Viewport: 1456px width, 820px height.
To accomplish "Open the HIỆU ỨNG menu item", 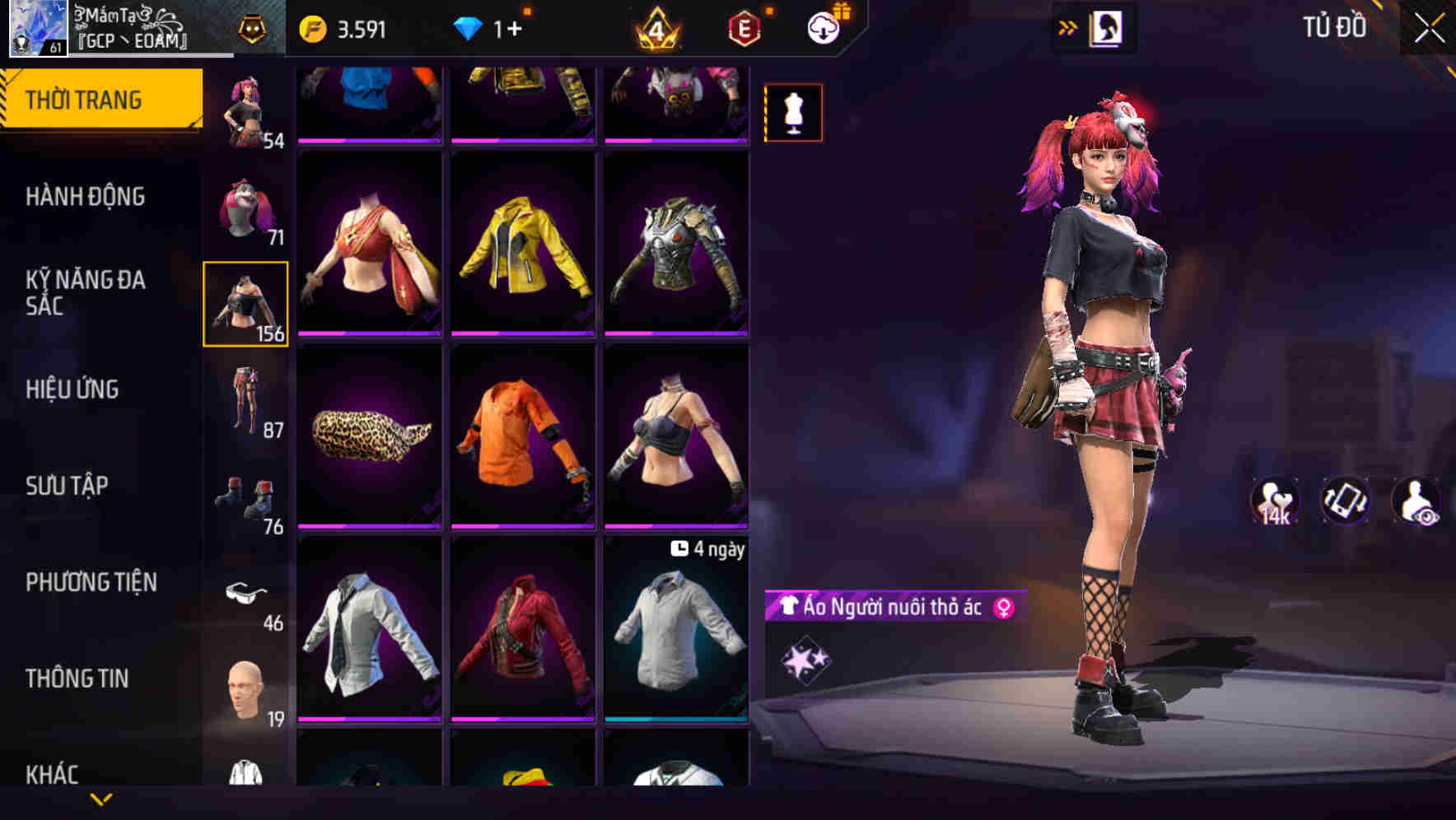I will click(72, 389).
